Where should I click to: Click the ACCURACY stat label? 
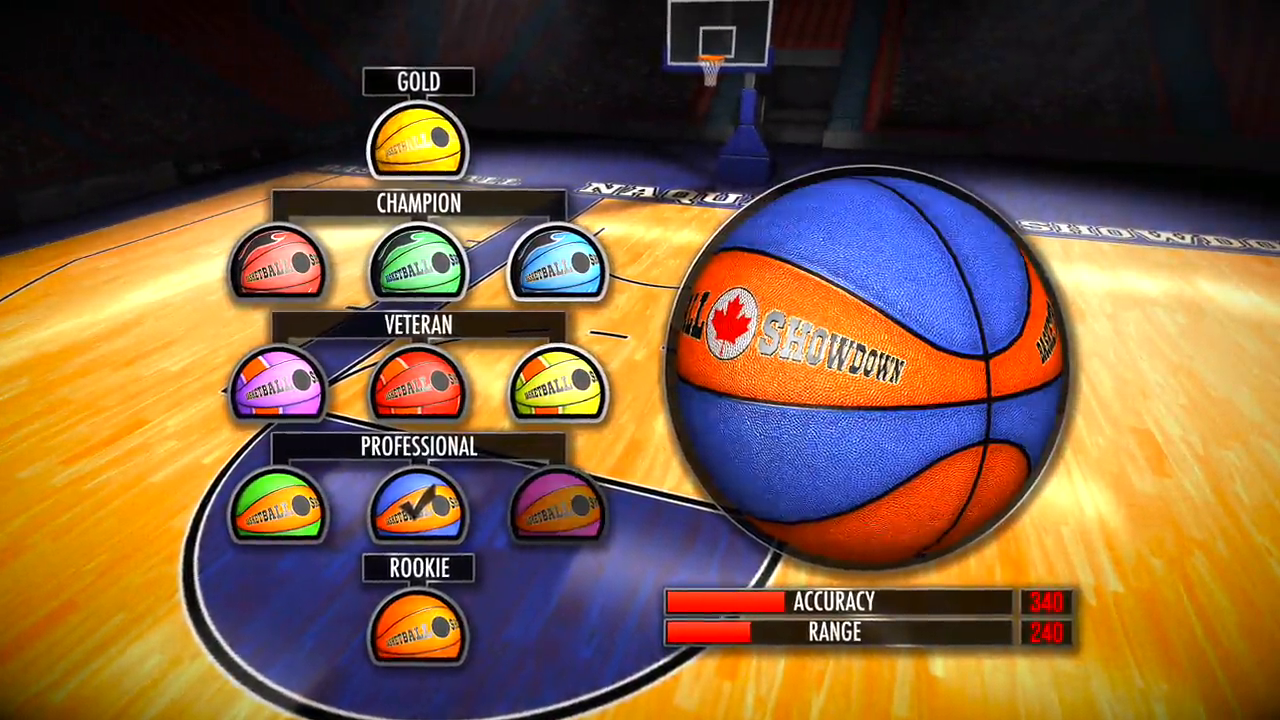pyautogui.click(x=833, y=602)
